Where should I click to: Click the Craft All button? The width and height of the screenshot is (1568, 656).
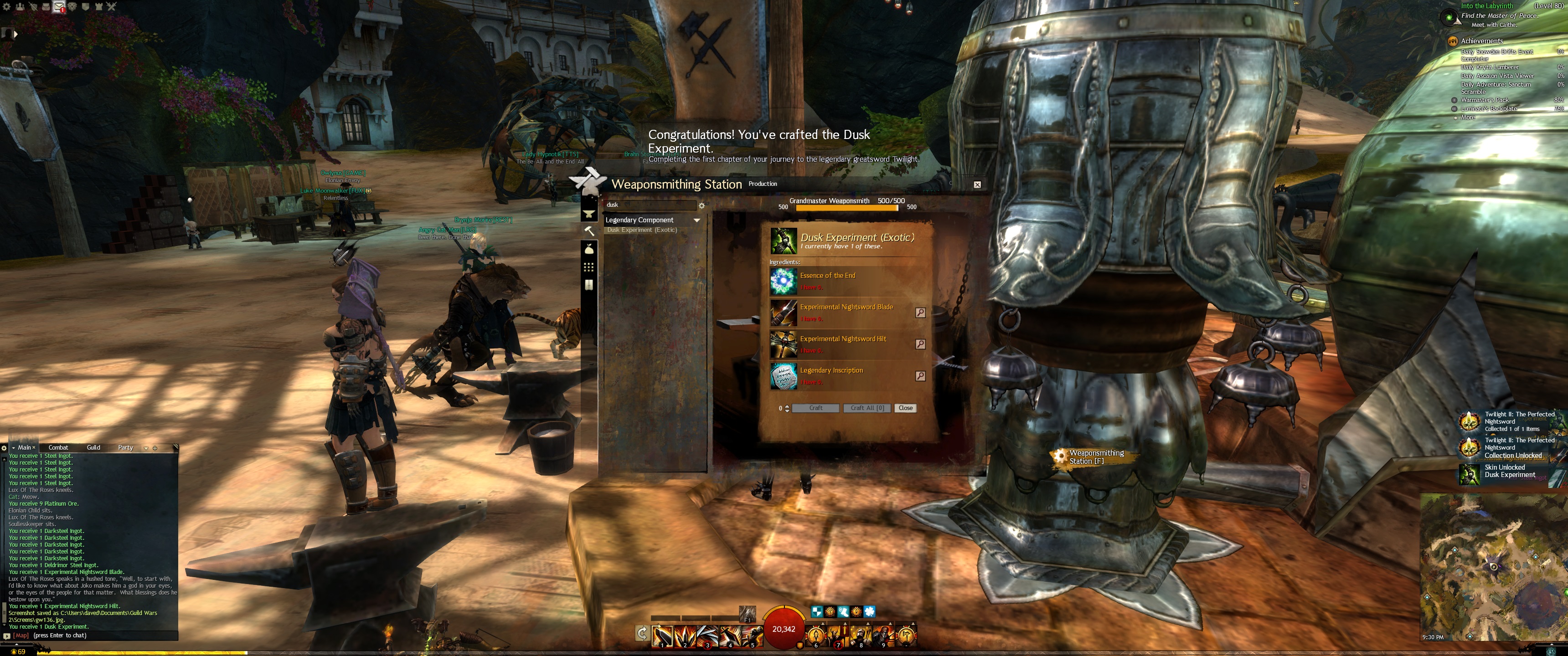(x=867, y=408)
